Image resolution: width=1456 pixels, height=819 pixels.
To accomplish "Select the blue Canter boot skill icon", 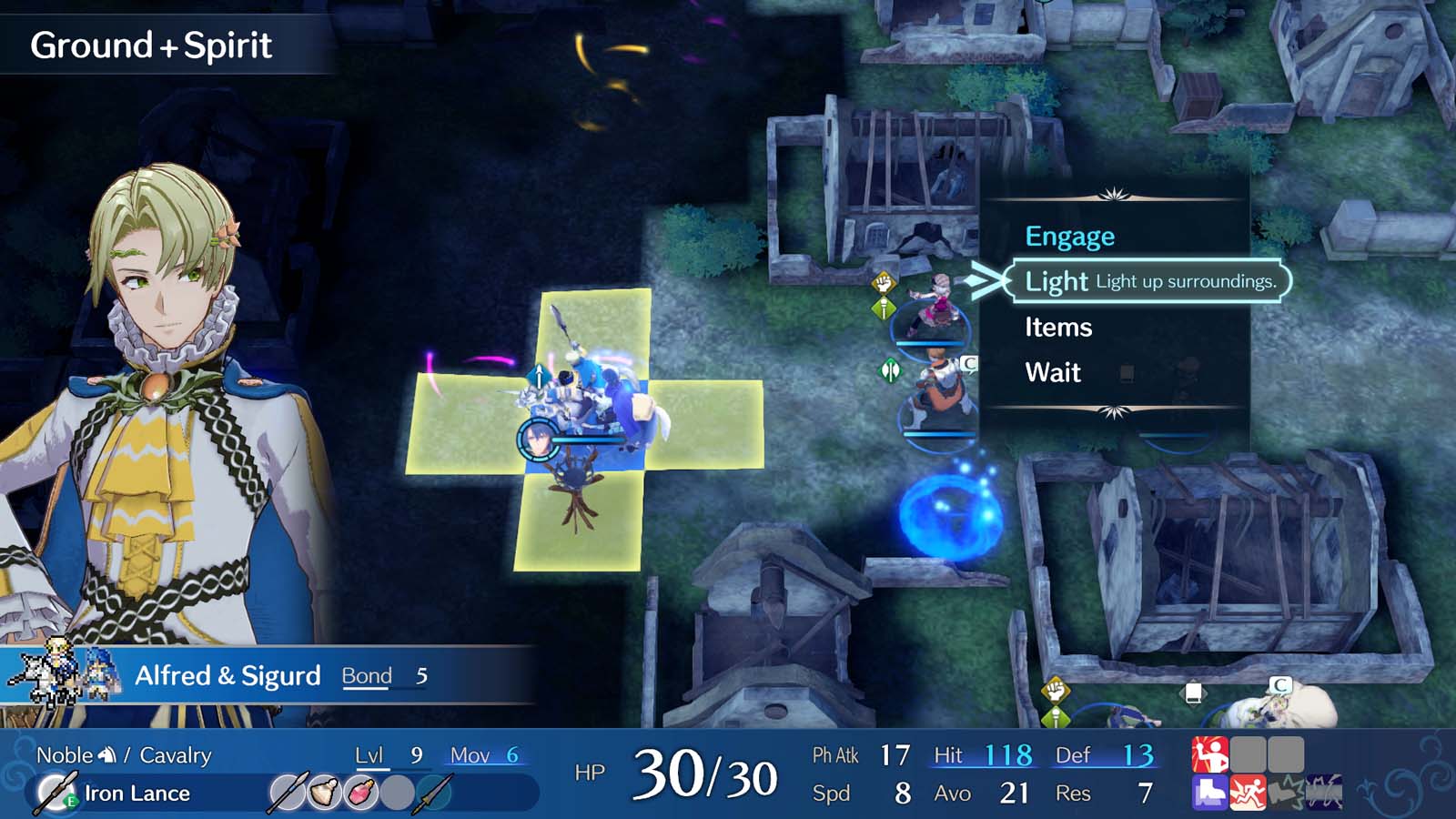I will pos(1209,793).
